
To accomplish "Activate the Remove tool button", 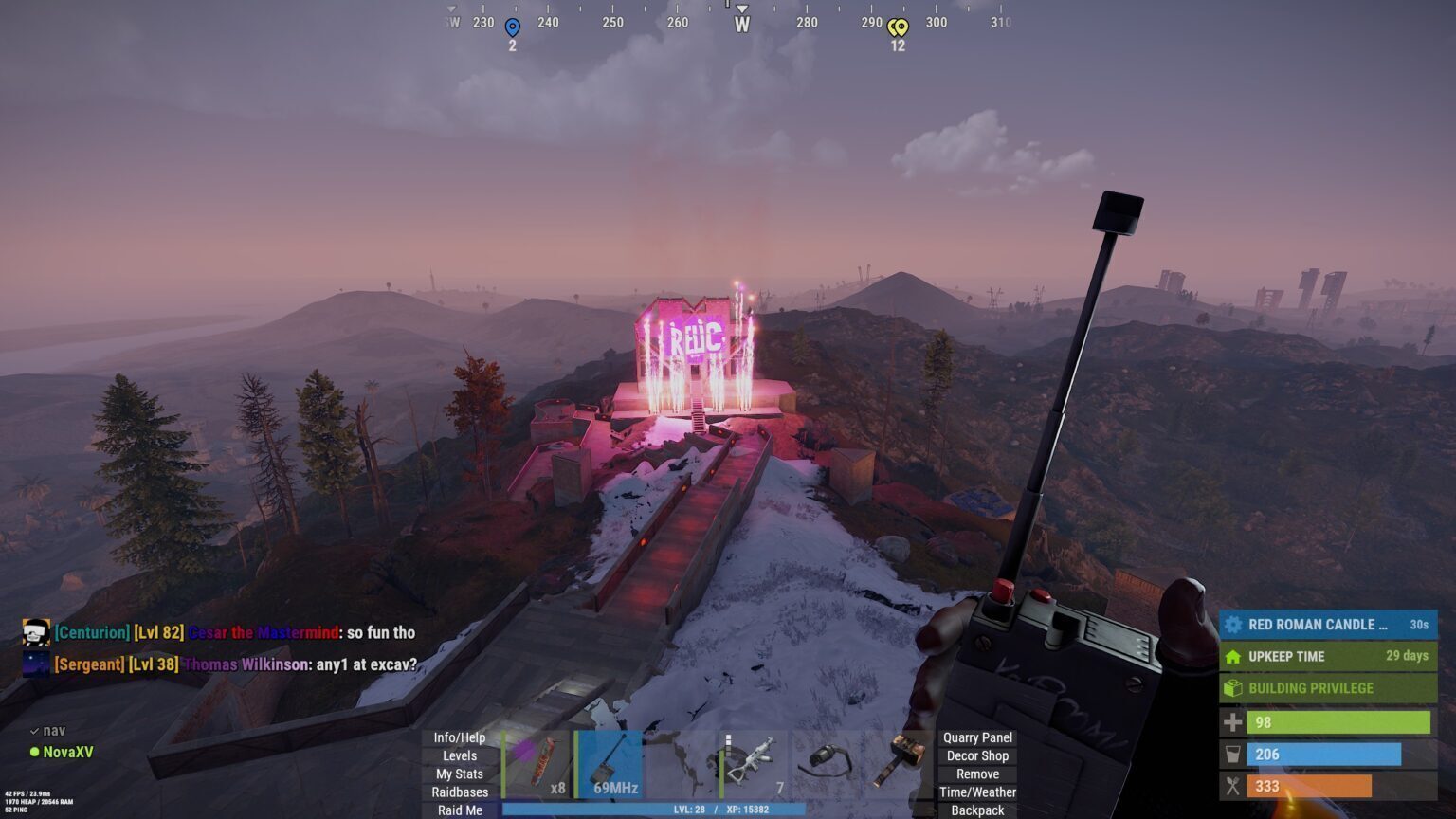I will coord(977,773).
